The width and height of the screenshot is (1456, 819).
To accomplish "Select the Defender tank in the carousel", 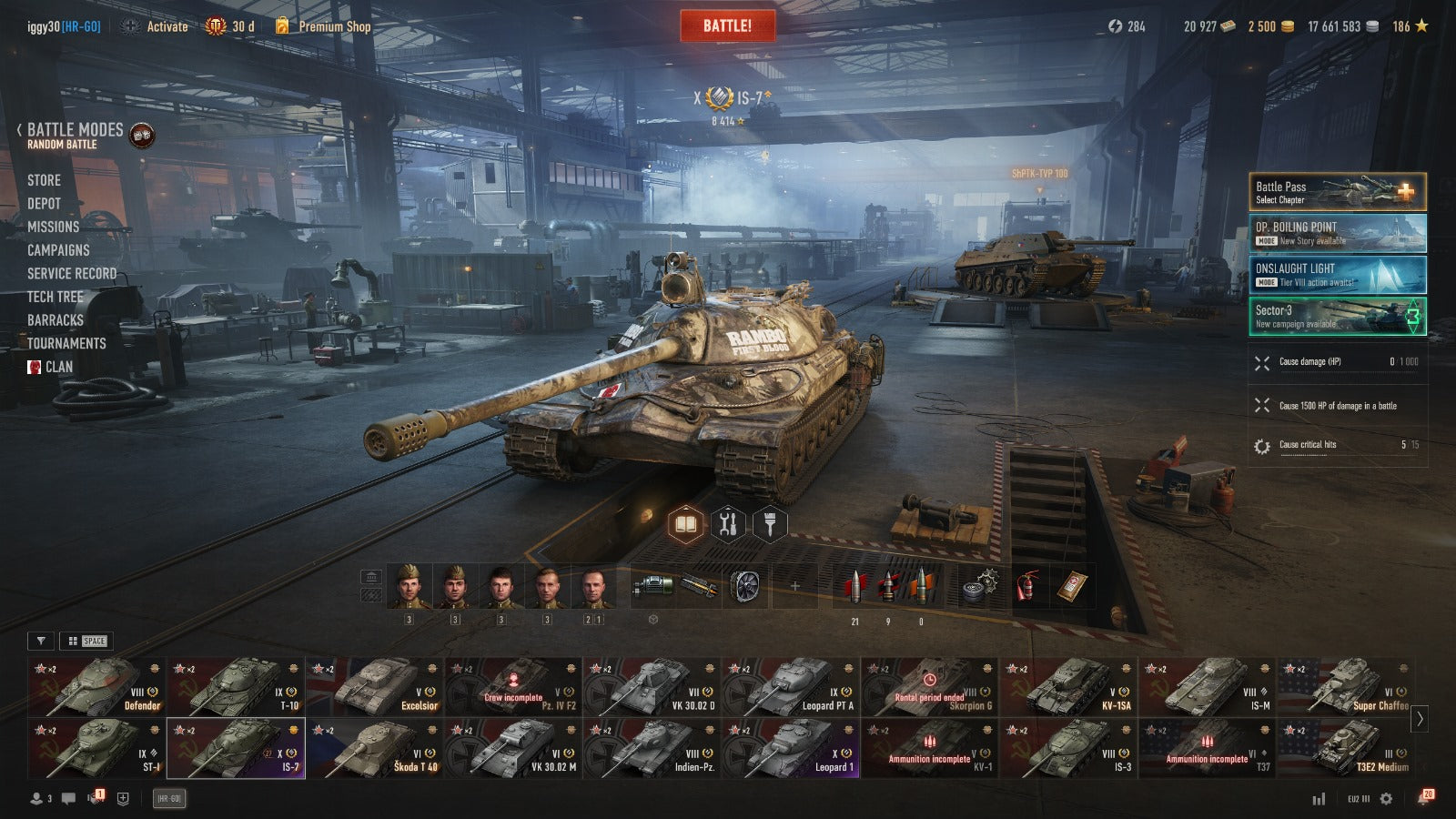I will click(96, 687).
